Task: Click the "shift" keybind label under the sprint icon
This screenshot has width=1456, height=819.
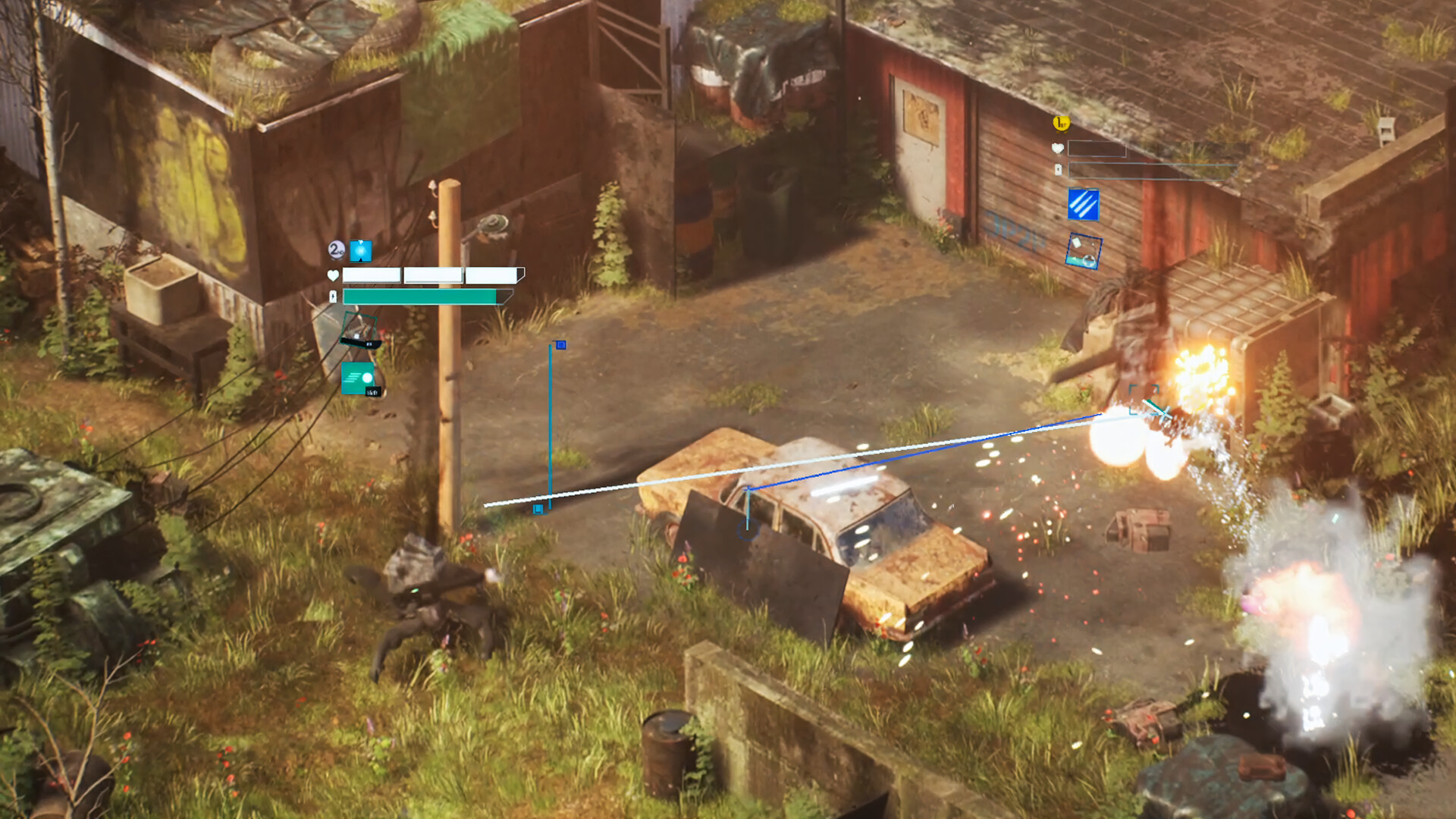Action: [x=374, y=392]
